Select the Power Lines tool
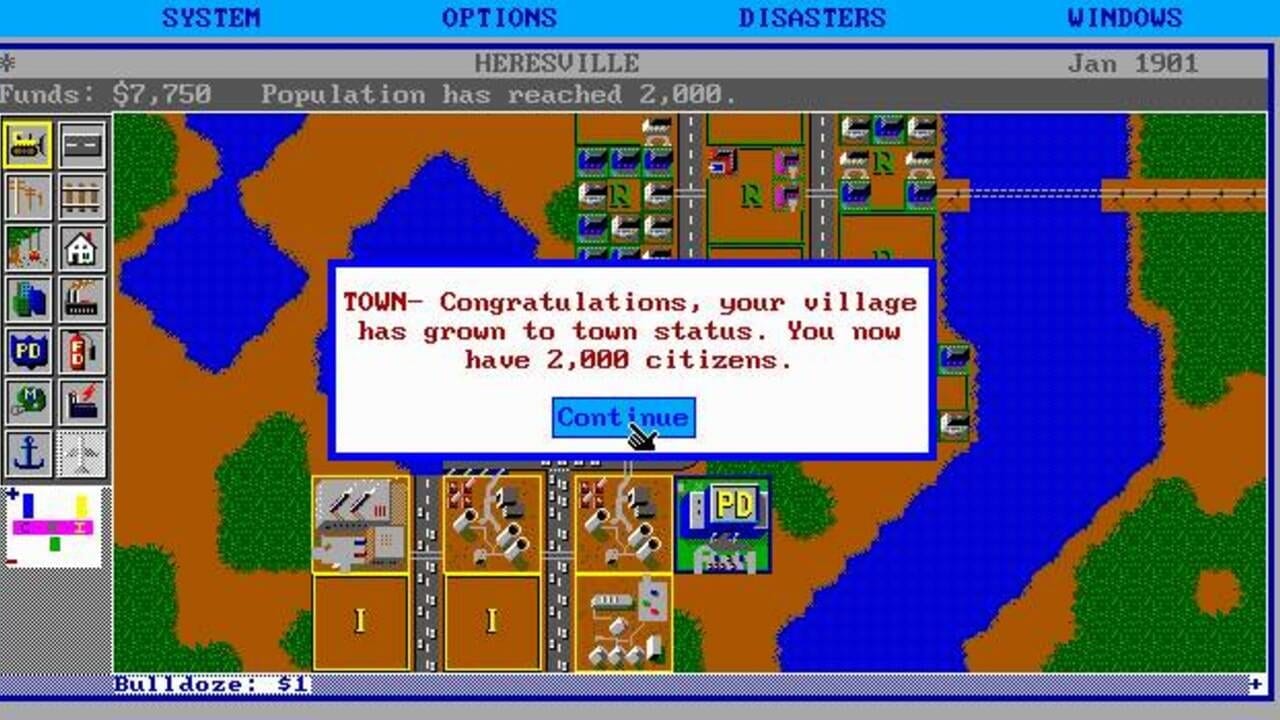This screenshot has width=1280, height=720. 28,195
